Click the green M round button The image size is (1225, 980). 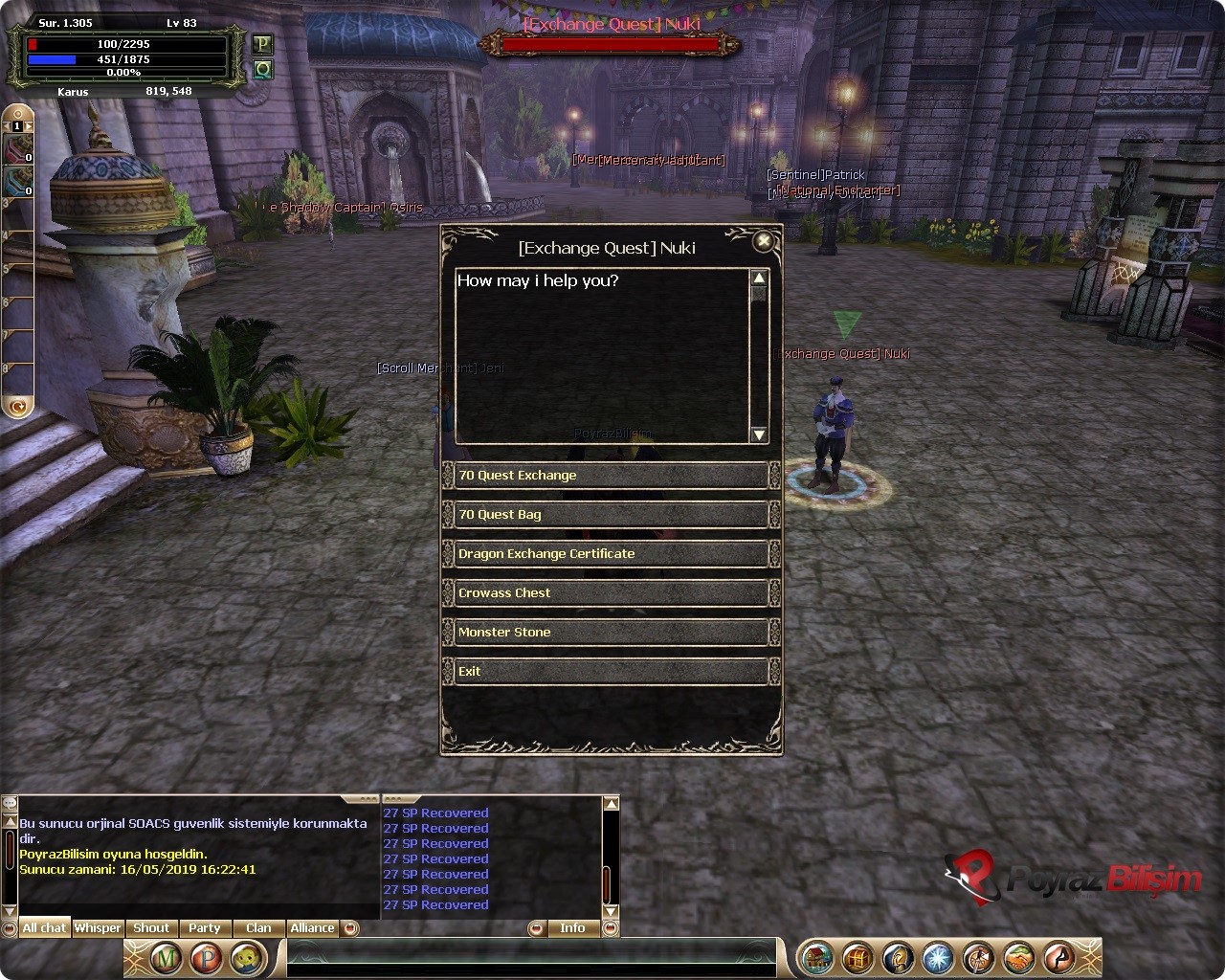coord(167,958)
